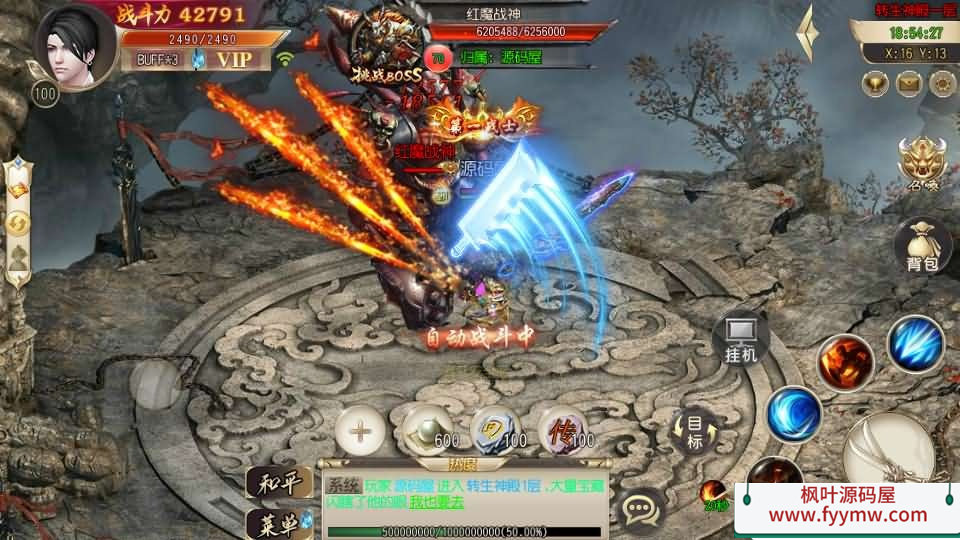Cast the fire explosion skill
Viewport: 960px width, 540px height.
coord(845,362)
